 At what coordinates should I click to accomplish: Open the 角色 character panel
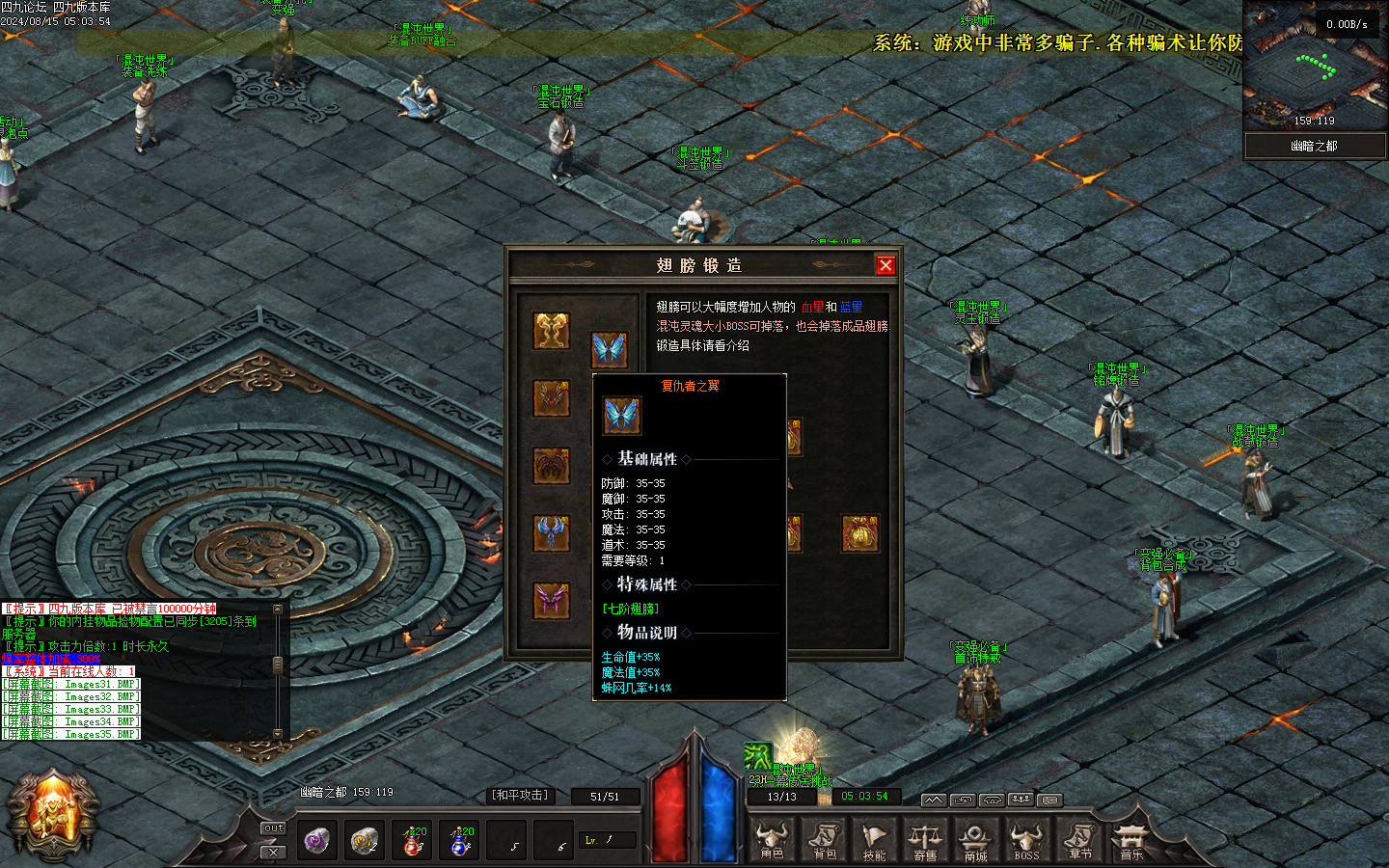coord(772,840)
